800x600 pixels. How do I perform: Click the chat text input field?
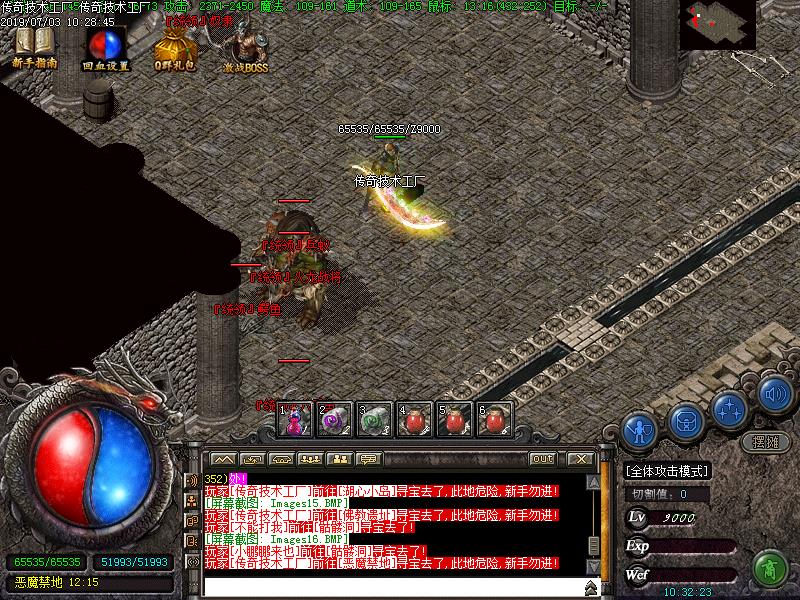[390, 586]
